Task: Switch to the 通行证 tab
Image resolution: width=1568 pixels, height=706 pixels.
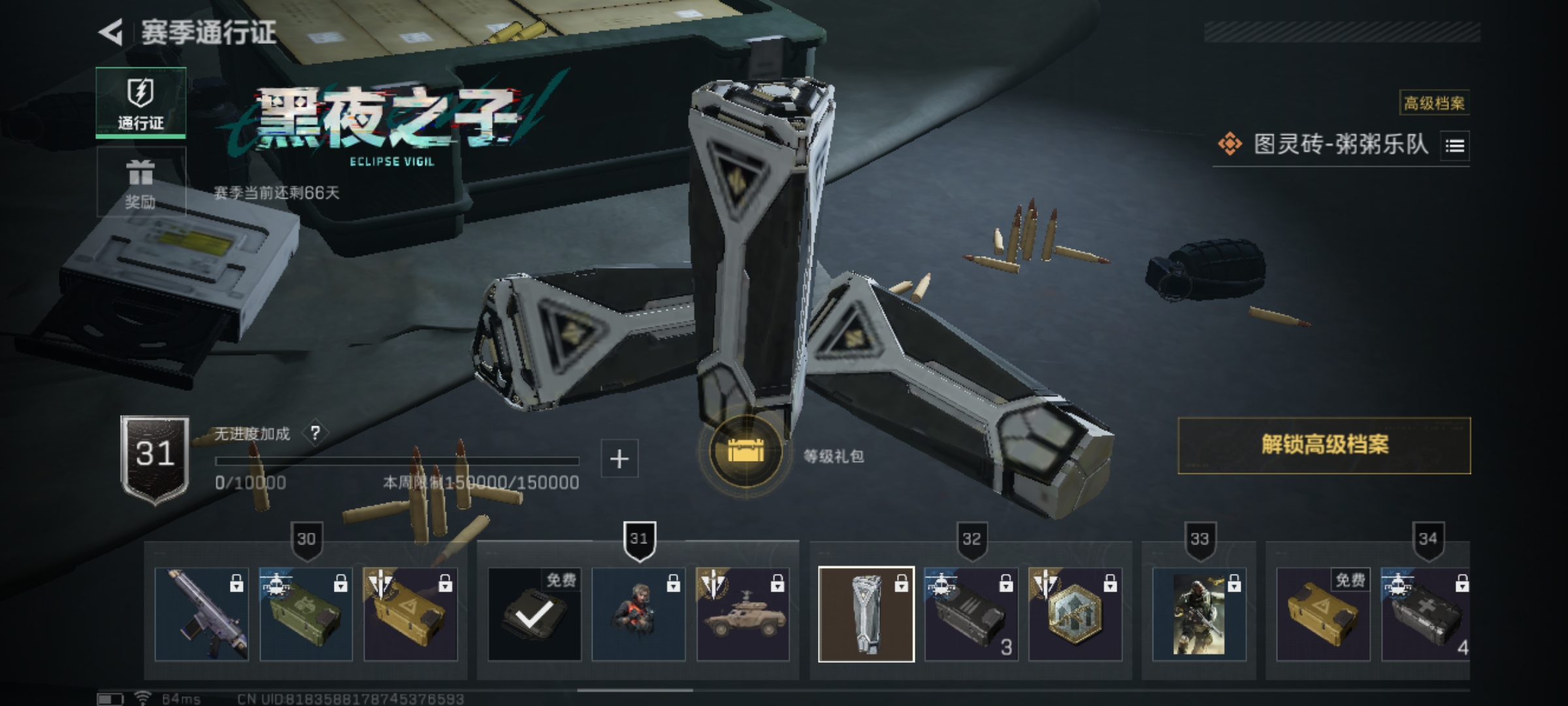Action: pyautogui.click(x=140, y=103)
